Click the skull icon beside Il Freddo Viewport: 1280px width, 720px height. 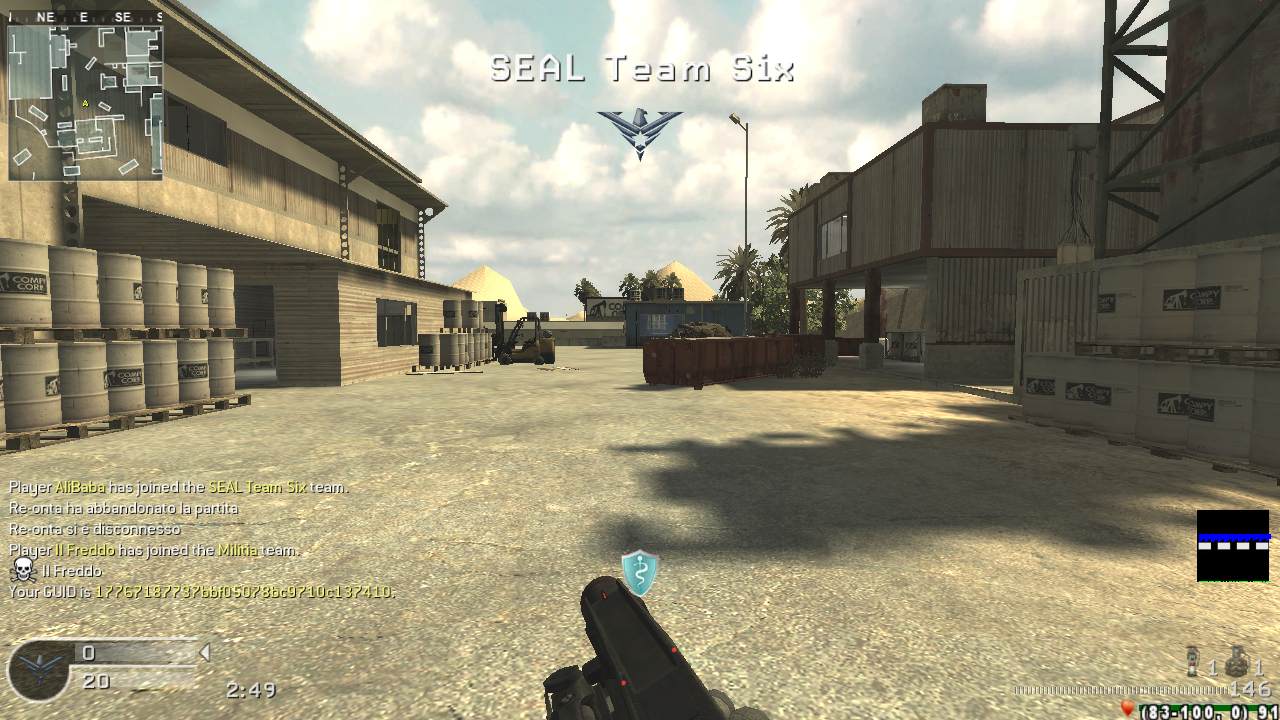coord(22,571)
